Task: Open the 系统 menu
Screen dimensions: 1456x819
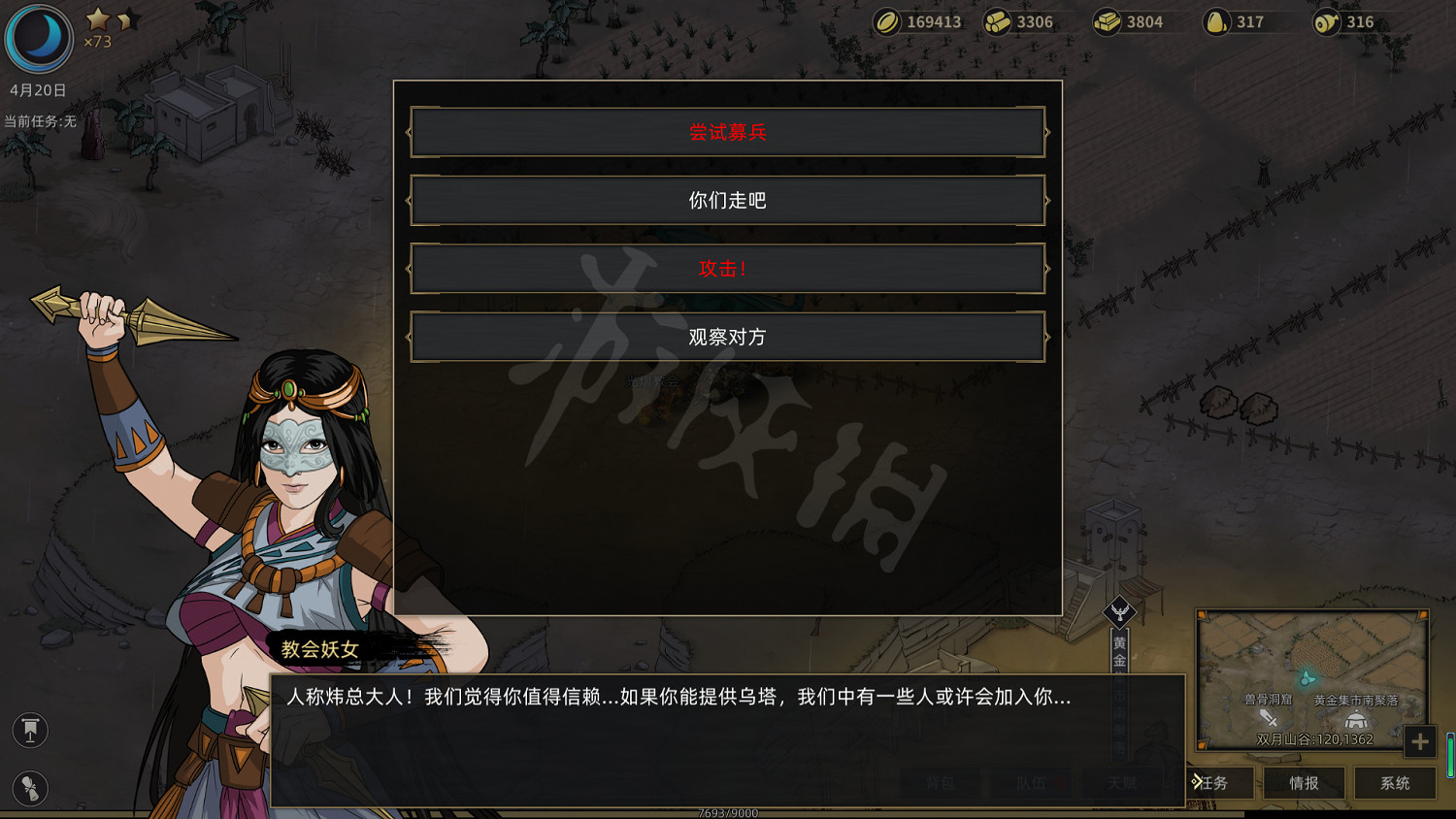Action: coord(1396,783)
